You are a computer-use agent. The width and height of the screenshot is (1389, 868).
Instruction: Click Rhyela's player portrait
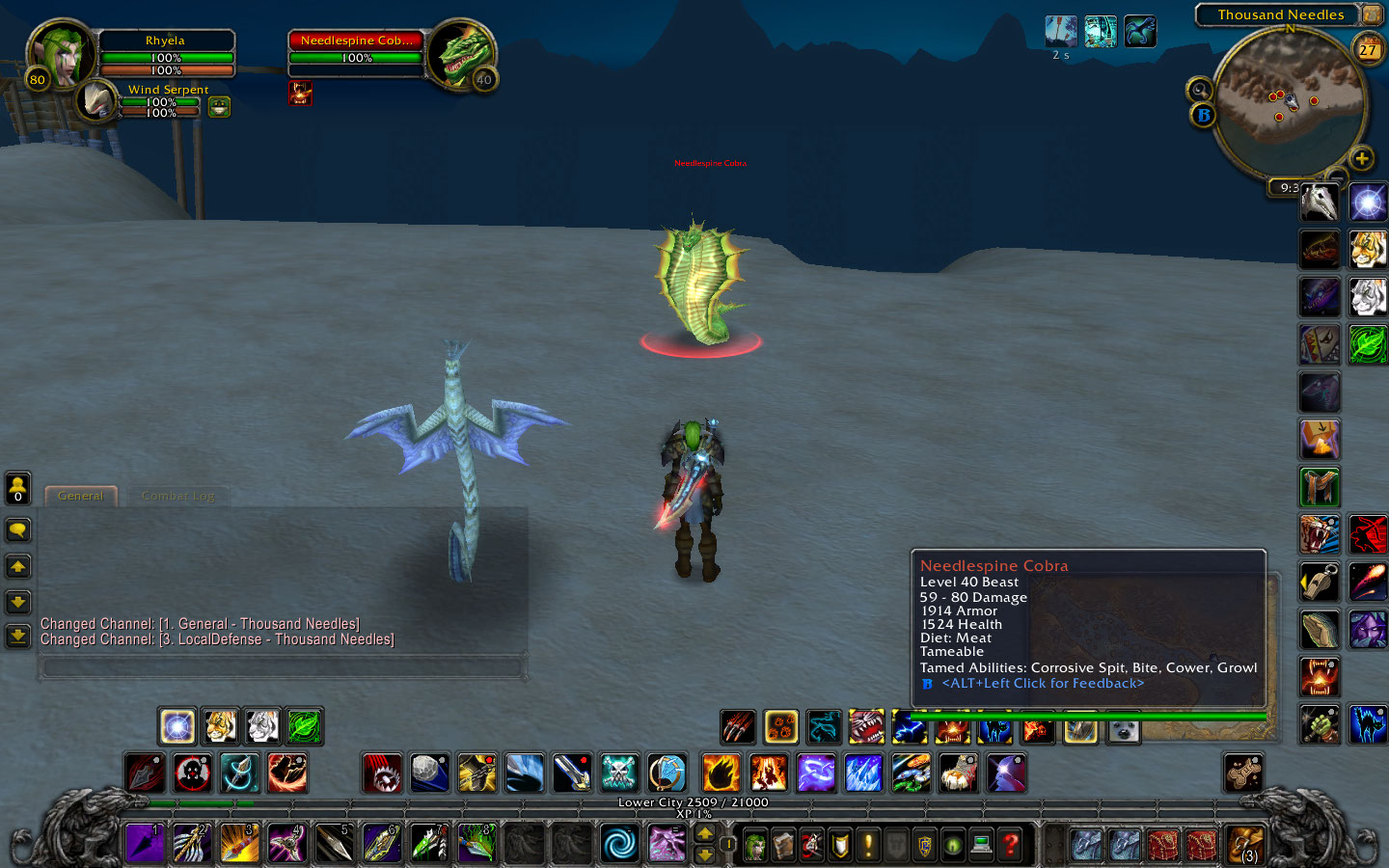[x=61, y=54]
